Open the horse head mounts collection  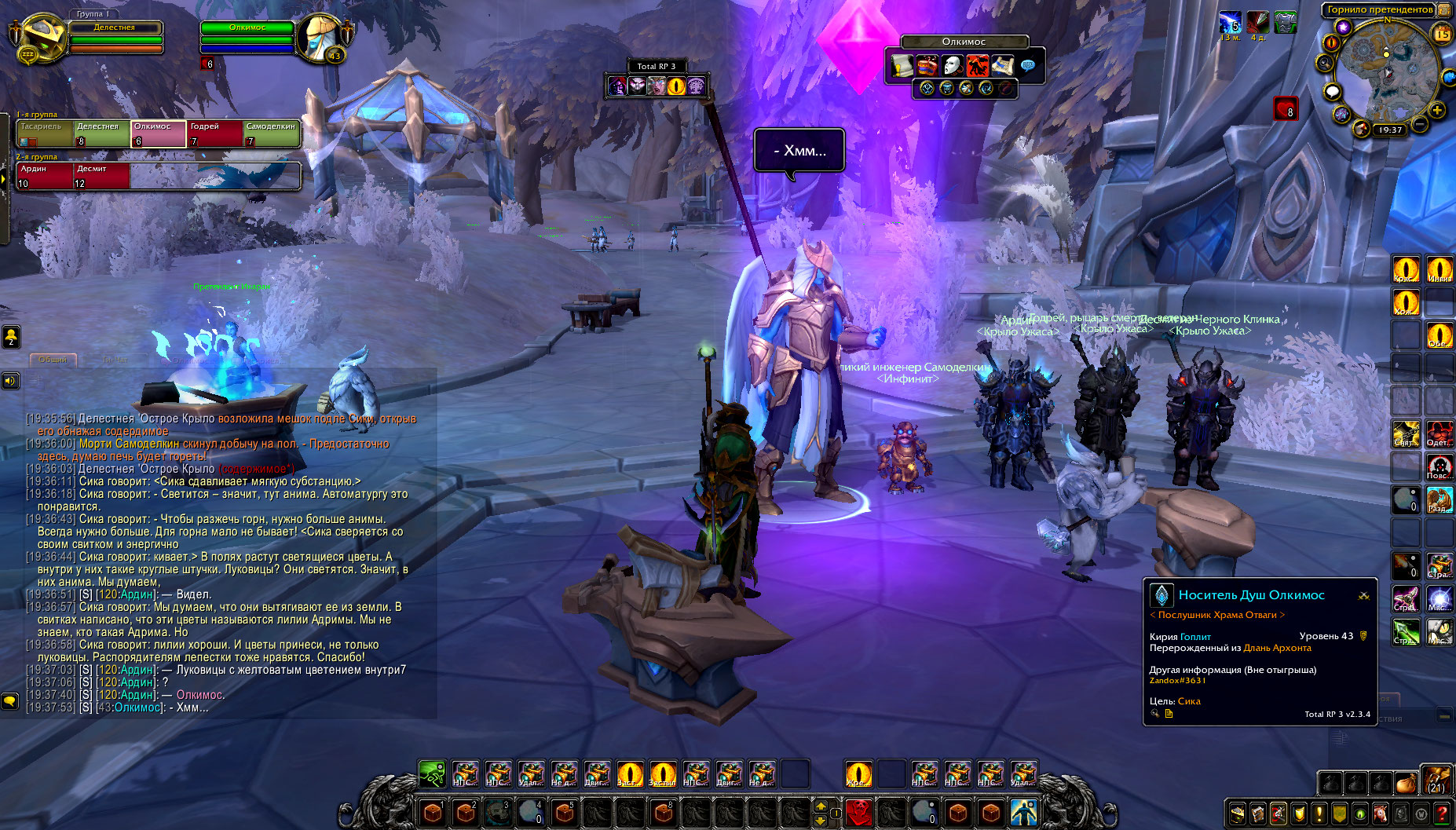pyautogui.click(x=1381, y=814)
